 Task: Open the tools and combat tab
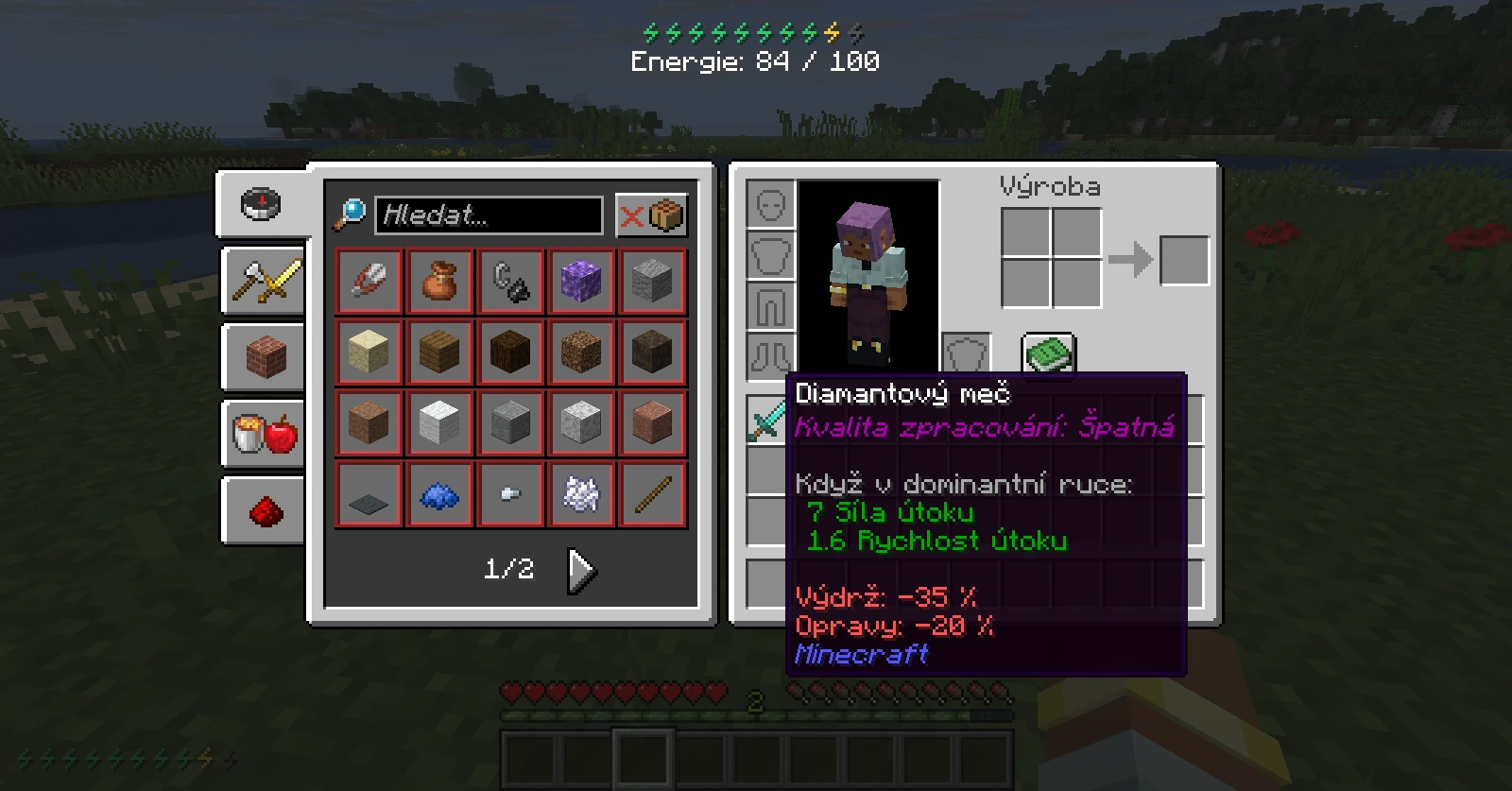tap(263, 281)
